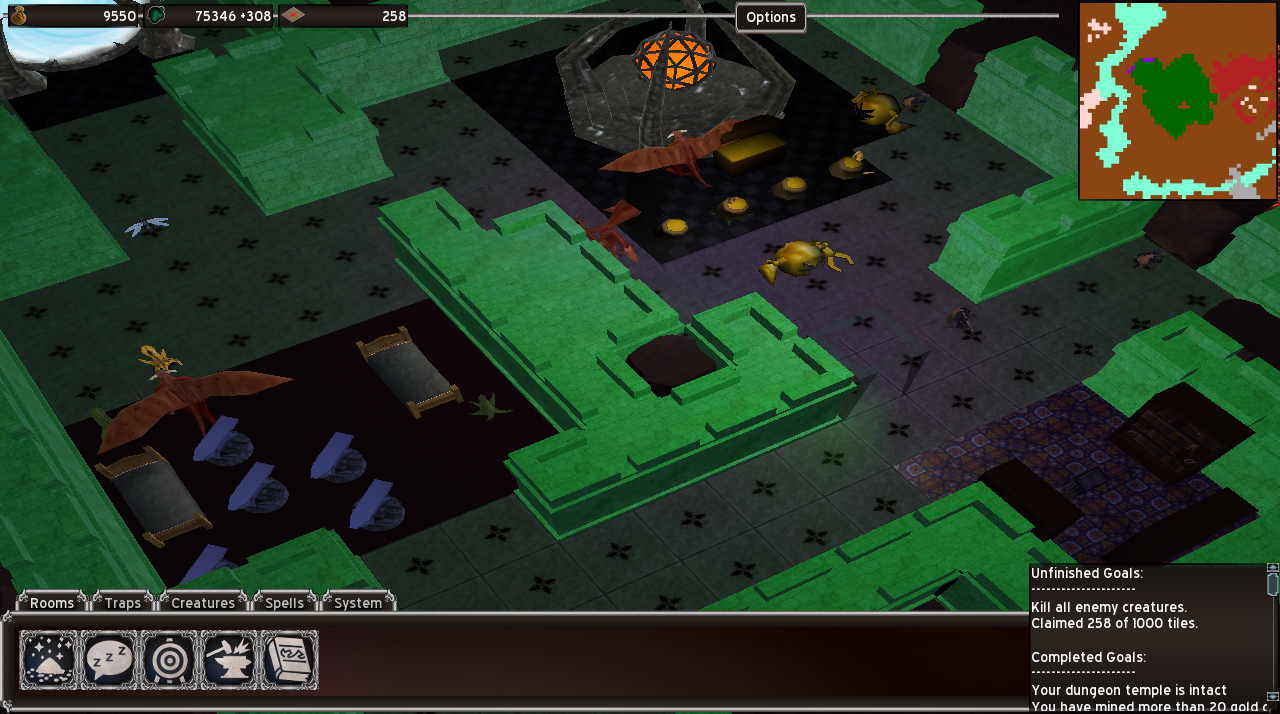1280x714 pixels.
Task: Click the dungeon minimap
Action: pos(1177,100)
